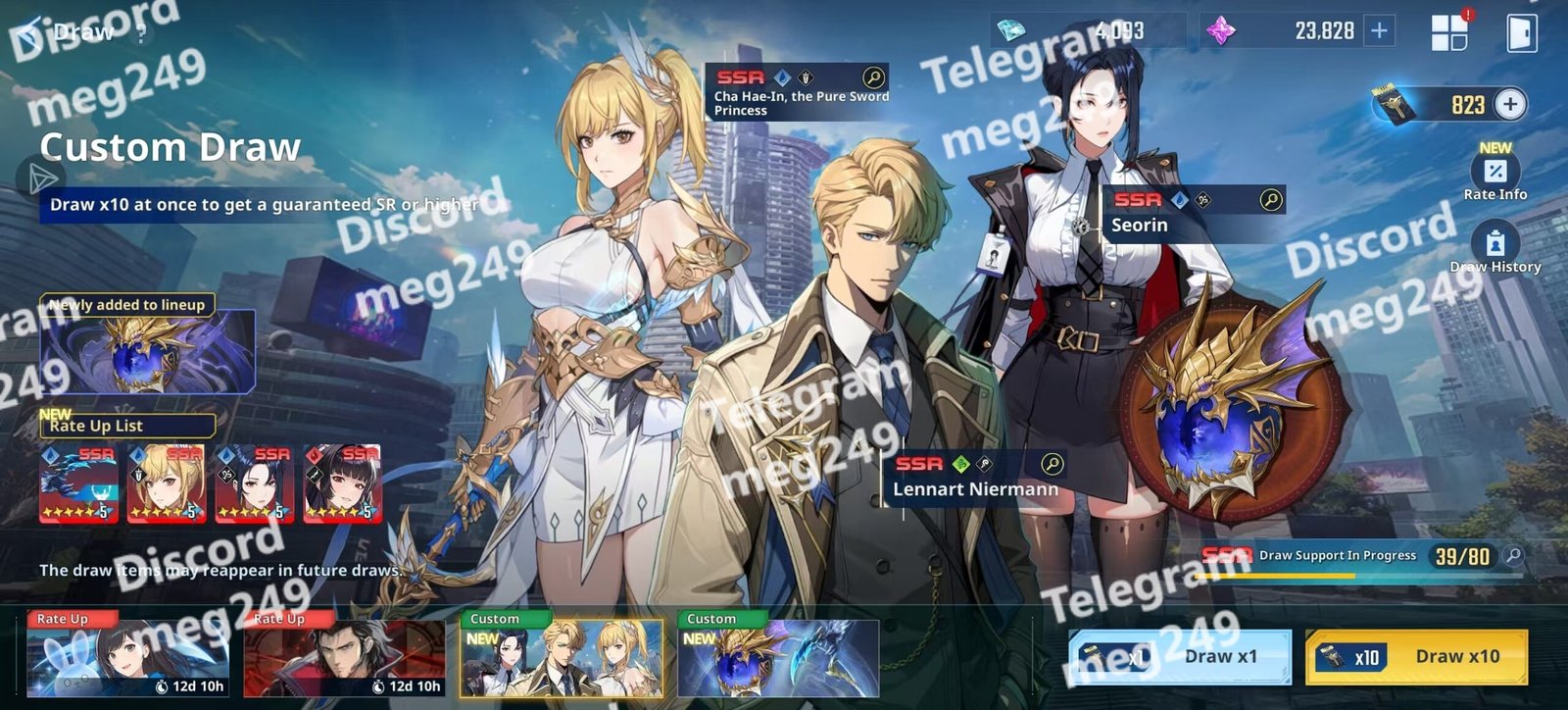Exit through the door icon
1568x710 pixels.
pyautogui.click(x=1521, y=32)
